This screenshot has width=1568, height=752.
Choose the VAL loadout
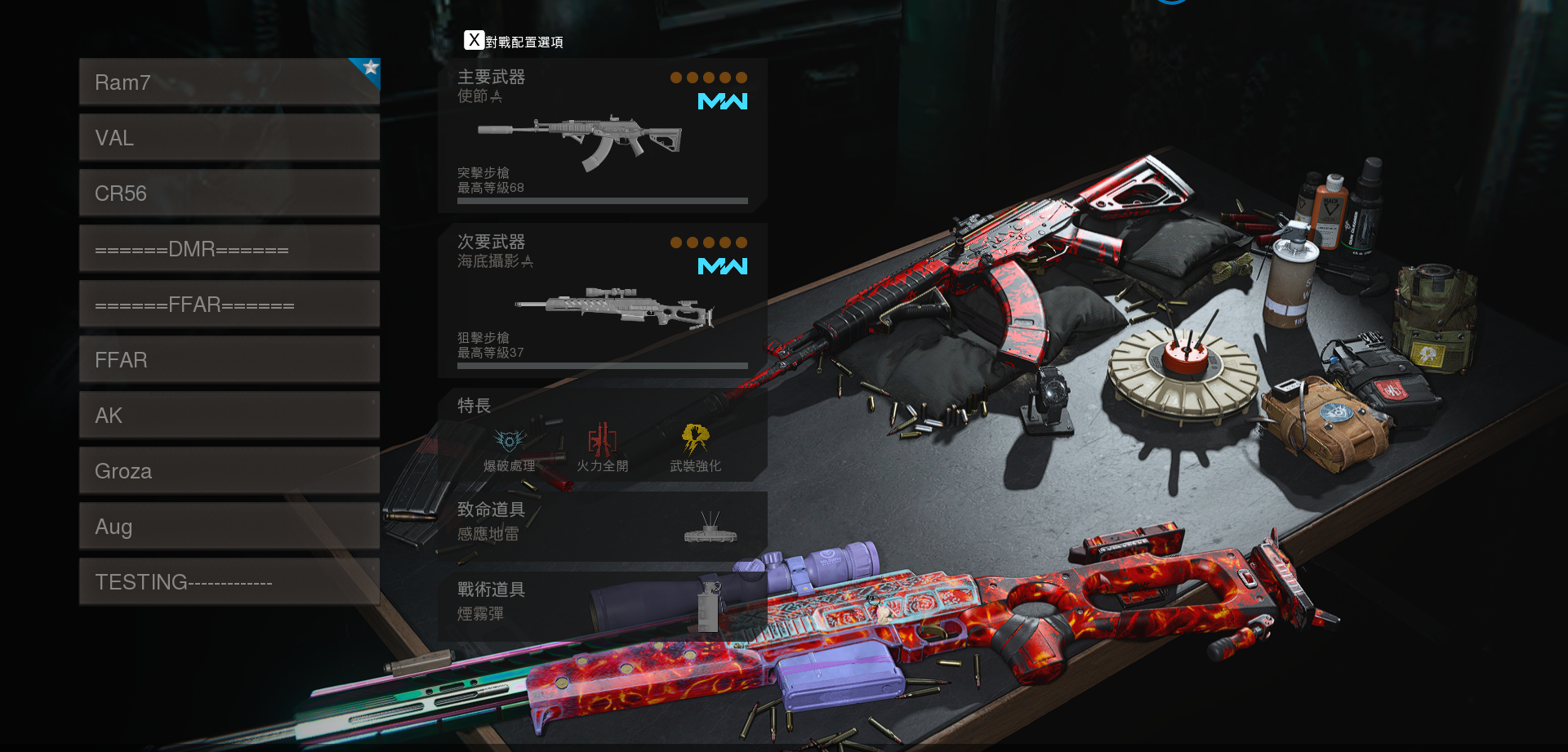click(x=229, y=137)
